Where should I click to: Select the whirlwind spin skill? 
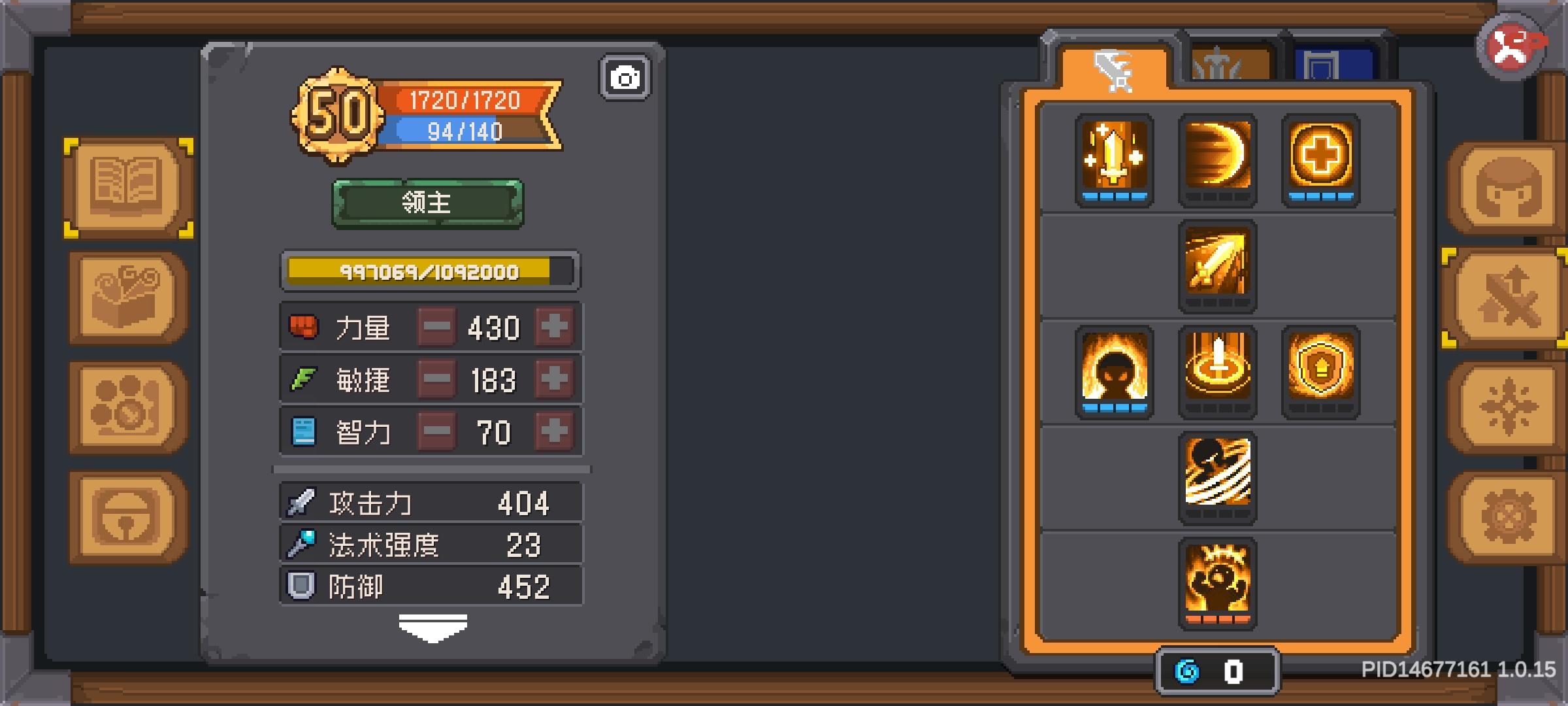1217,477
